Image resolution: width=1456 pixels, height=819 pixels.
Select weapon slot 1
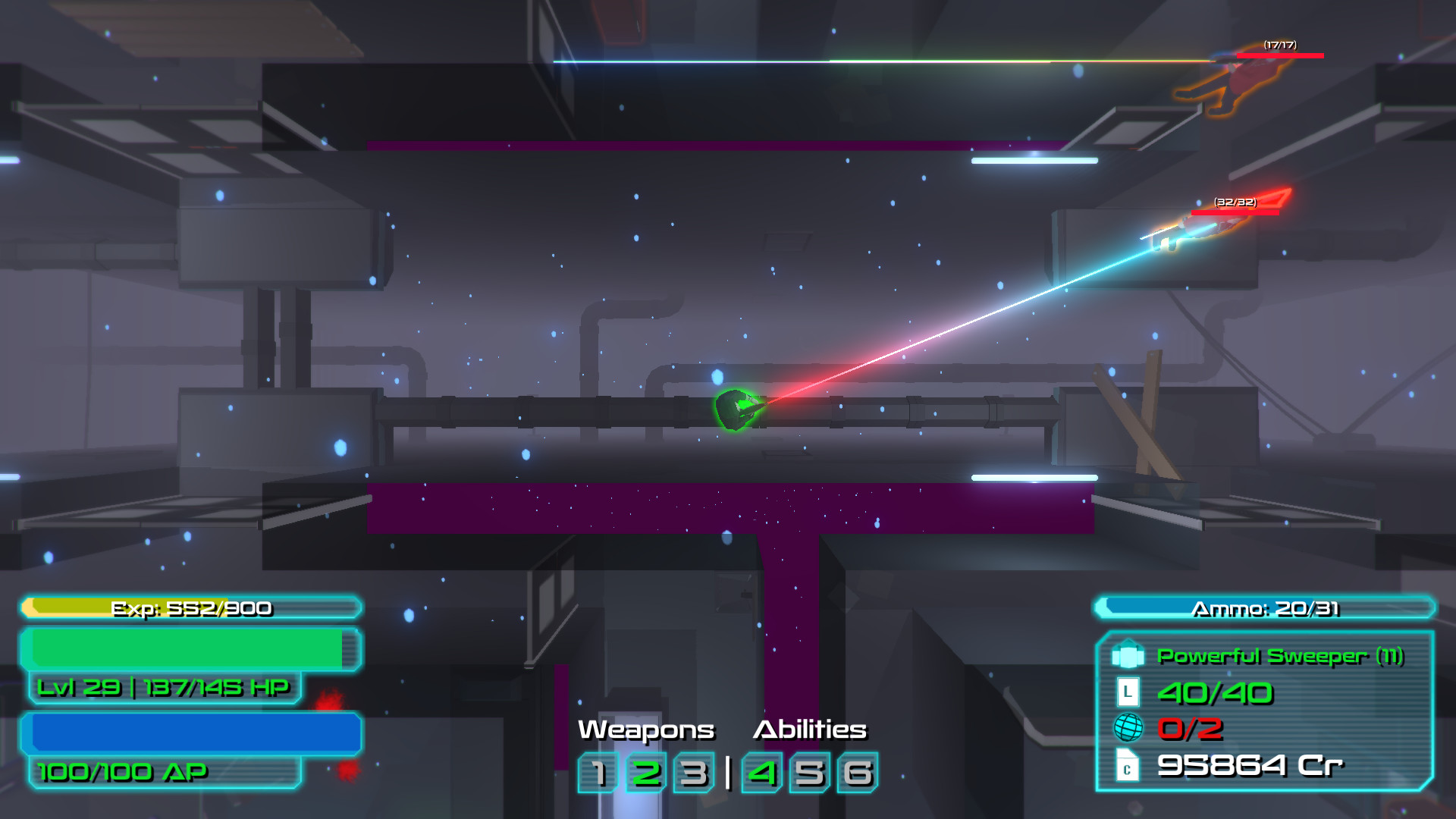tap(598, 774)
